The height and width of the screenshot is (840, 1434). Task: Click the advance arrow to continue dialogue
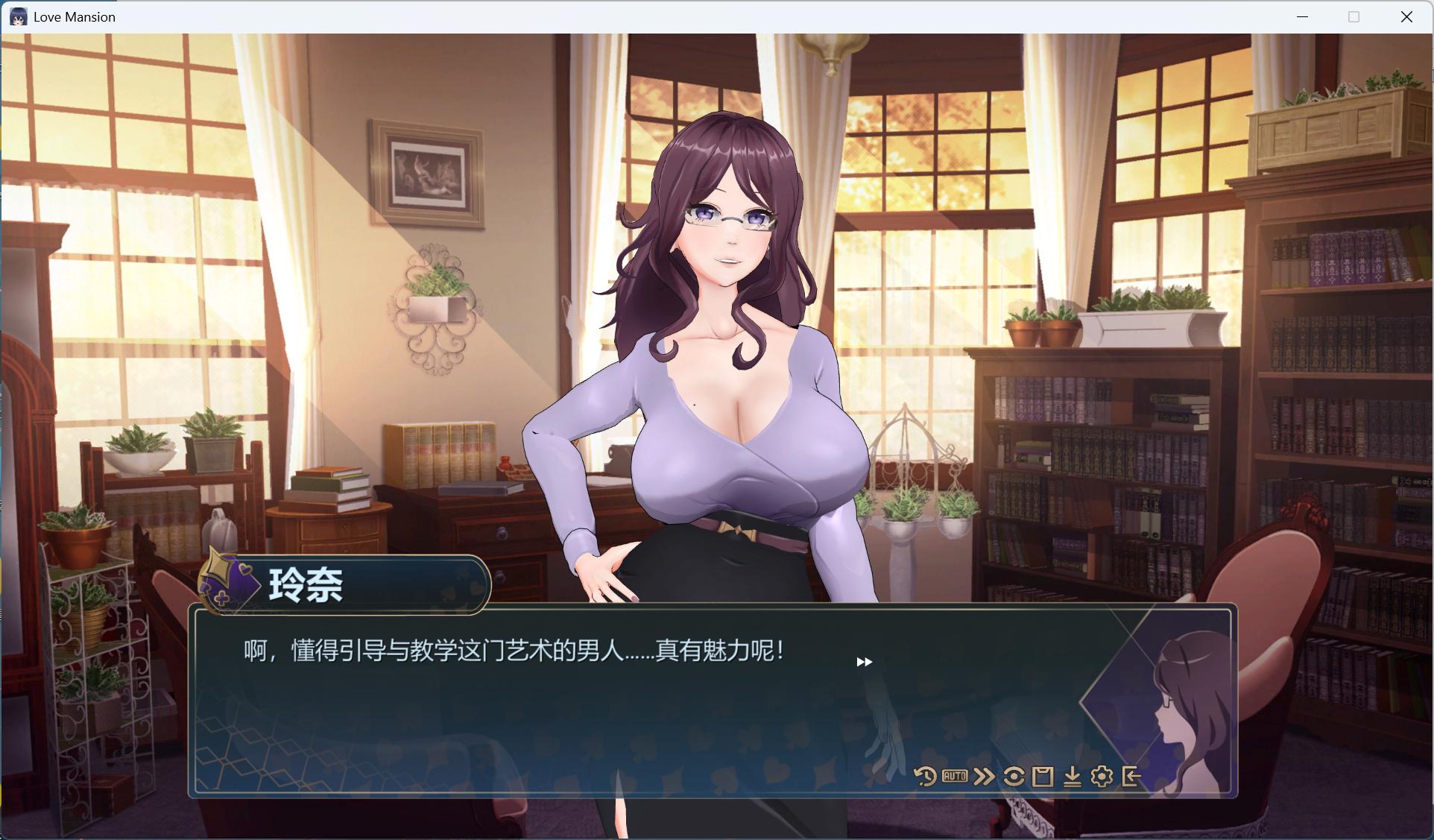[865, 661]
